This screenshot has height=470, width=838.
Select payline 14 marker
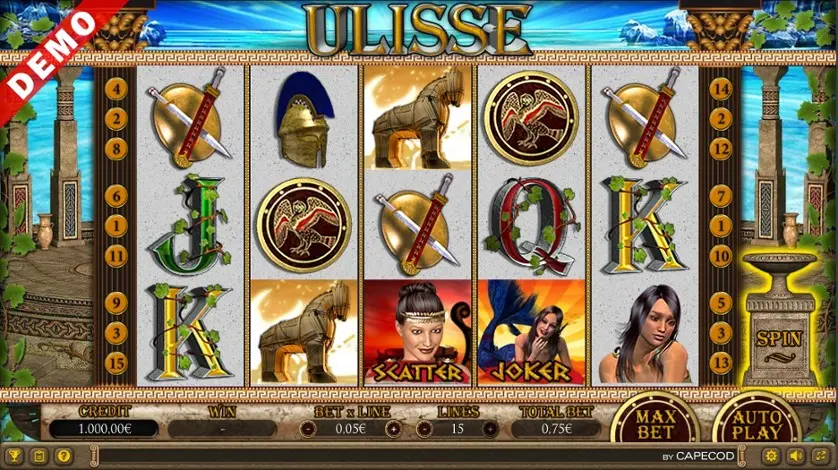click(718, 89)
